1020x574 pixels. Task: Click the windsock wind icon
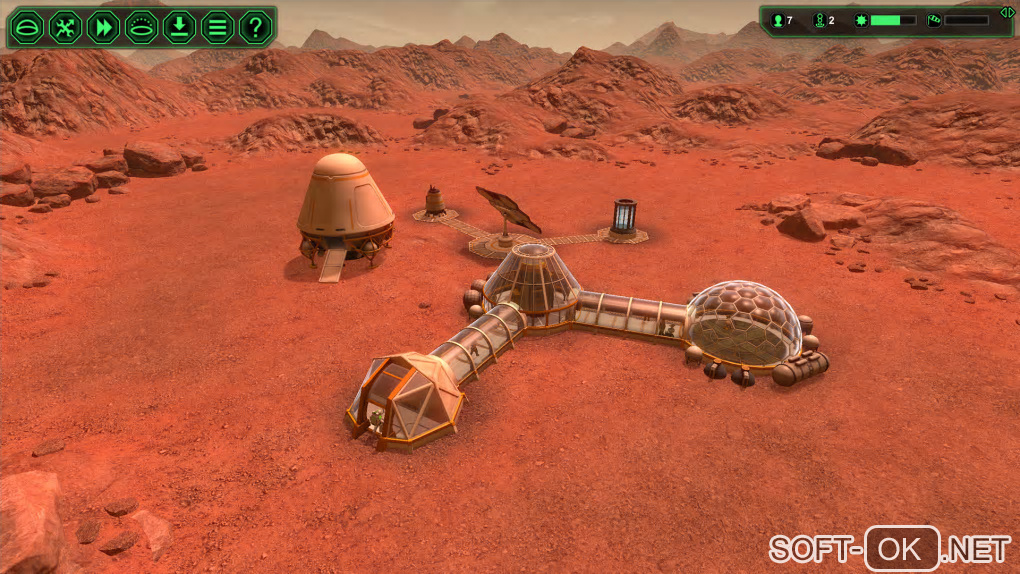934,20
